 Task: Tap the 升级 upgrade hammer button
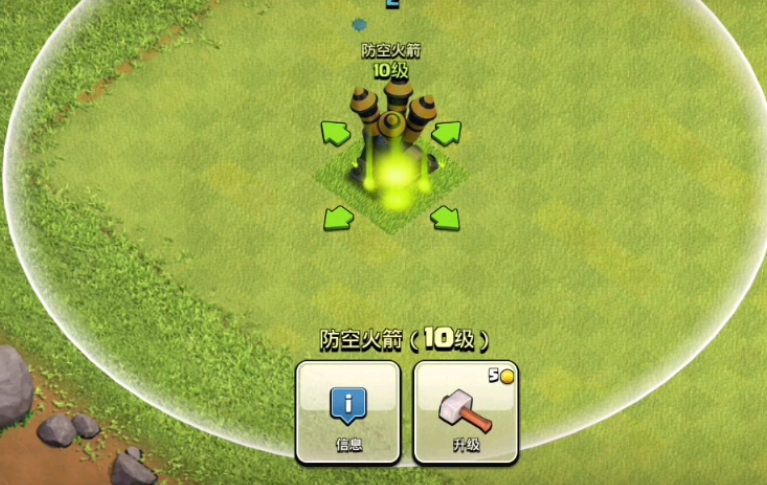click(465, 411)
